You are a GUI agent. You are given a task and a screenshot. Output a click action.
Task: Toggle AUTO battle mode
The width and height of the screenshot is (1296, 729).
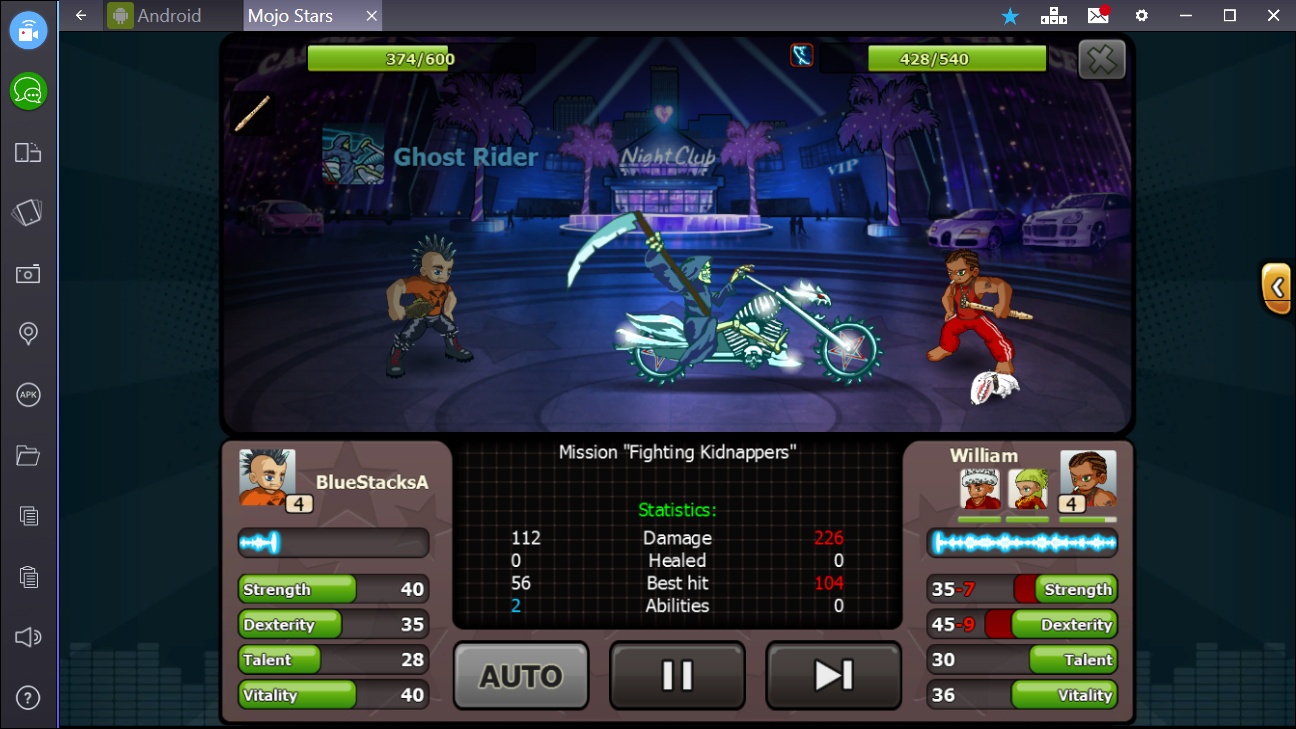click(520, 675)
